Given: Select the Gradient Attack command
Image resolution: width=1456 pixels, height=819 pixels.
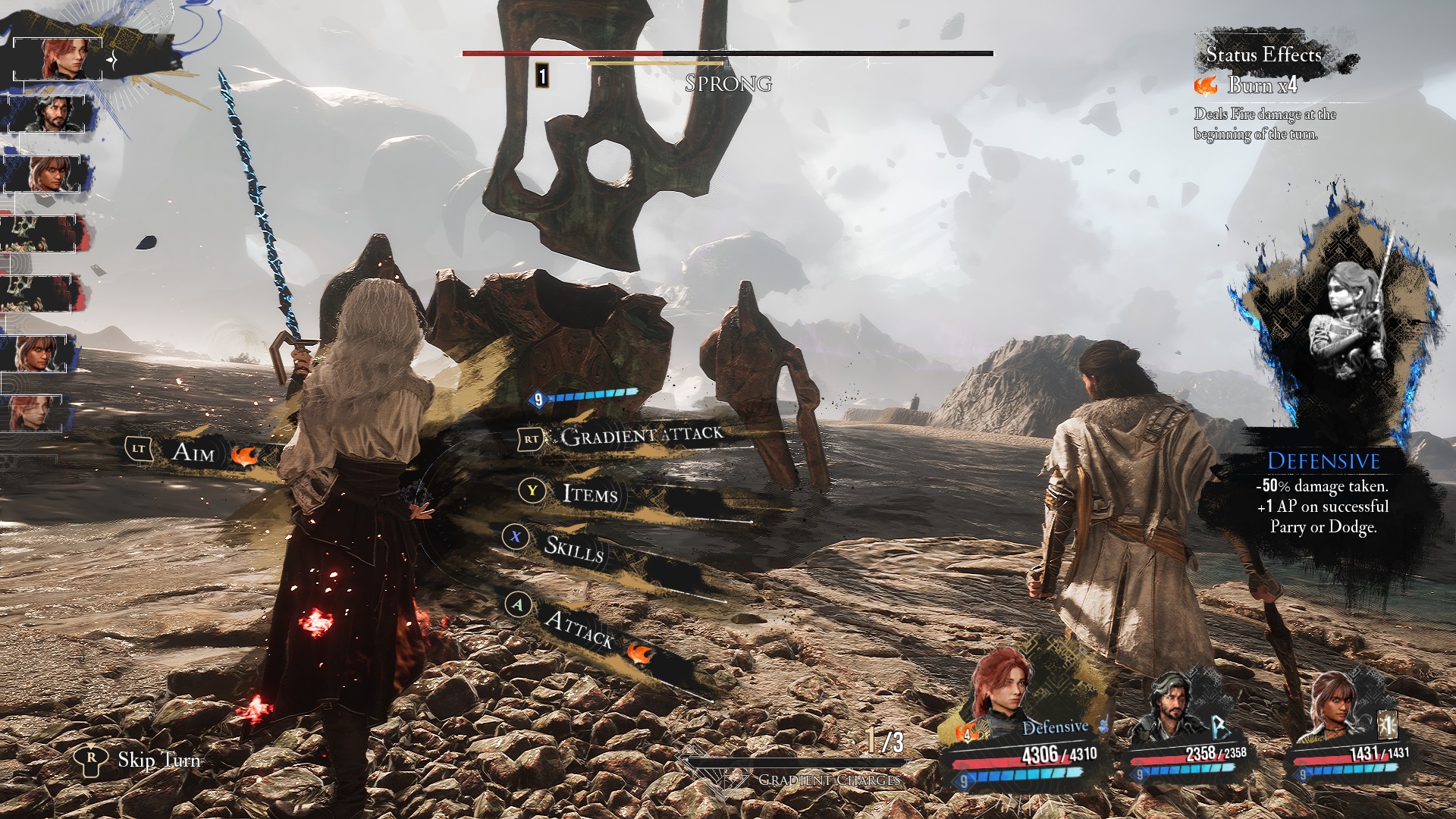Looking at the screenshot, I should [642, 436].
